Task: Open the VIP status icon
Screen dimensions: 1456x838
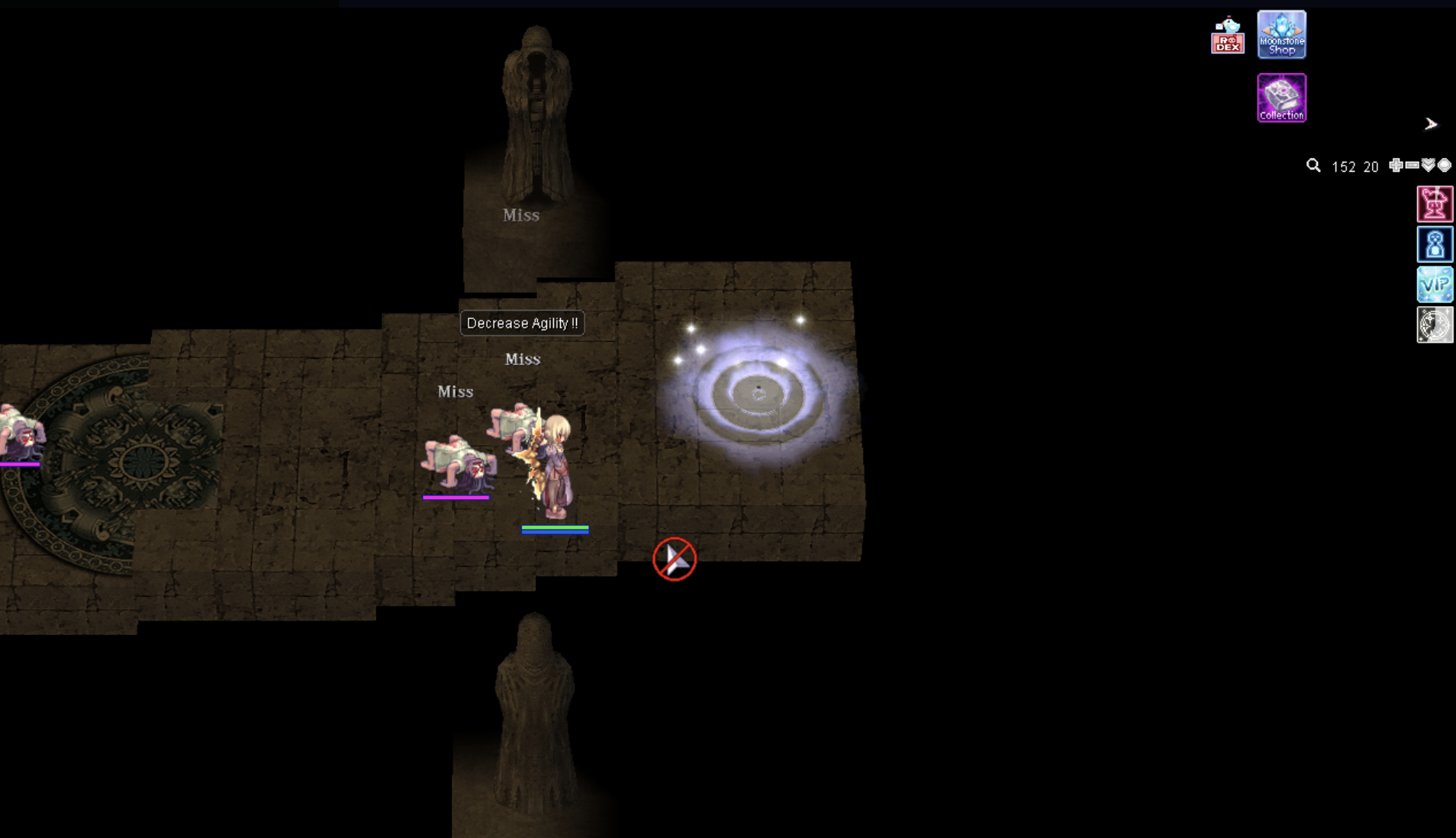Action: click(x=1435, y=285)
